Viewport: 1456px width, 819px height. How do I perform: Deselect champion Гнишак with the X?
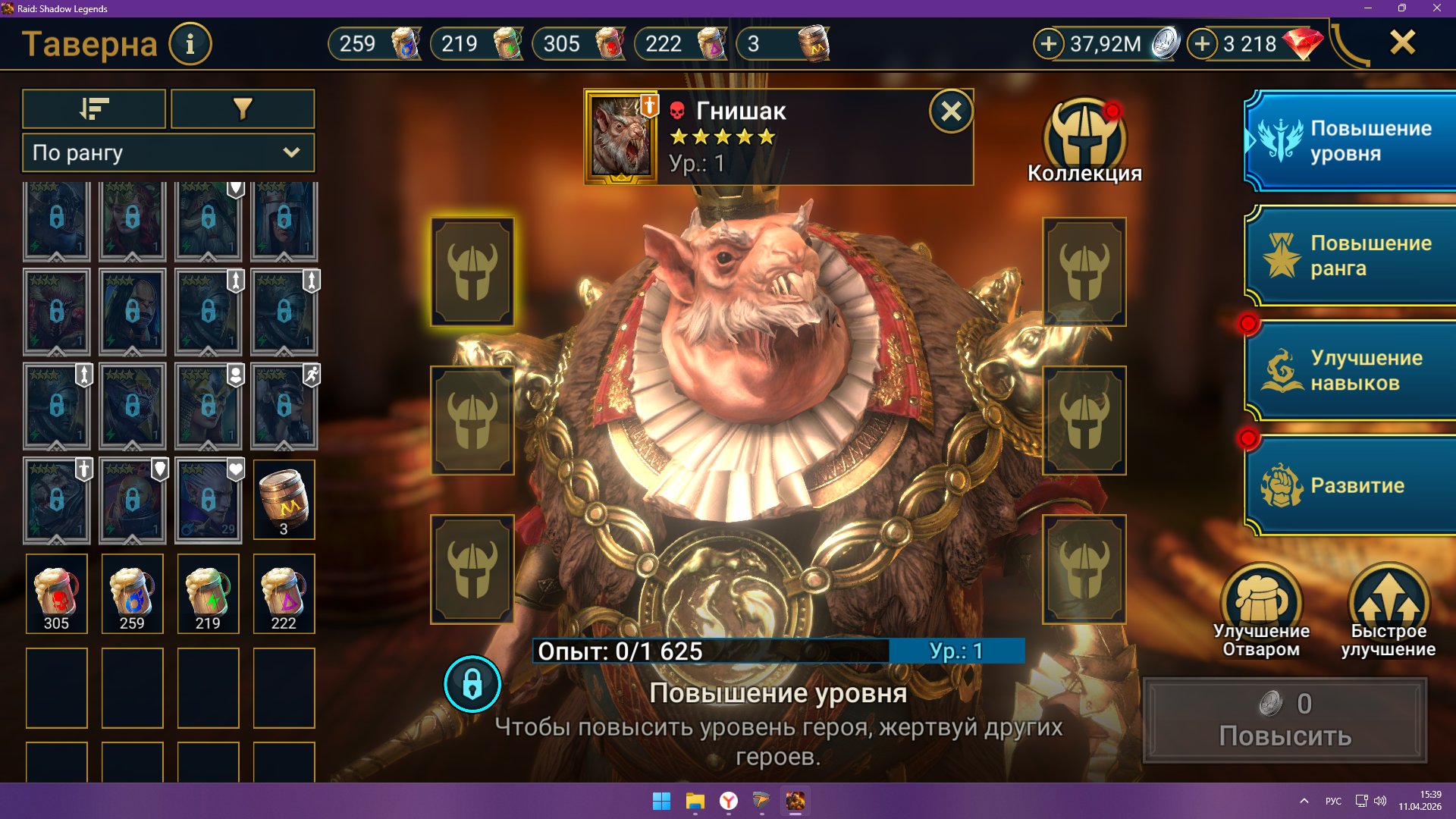(x=951, y=112)
